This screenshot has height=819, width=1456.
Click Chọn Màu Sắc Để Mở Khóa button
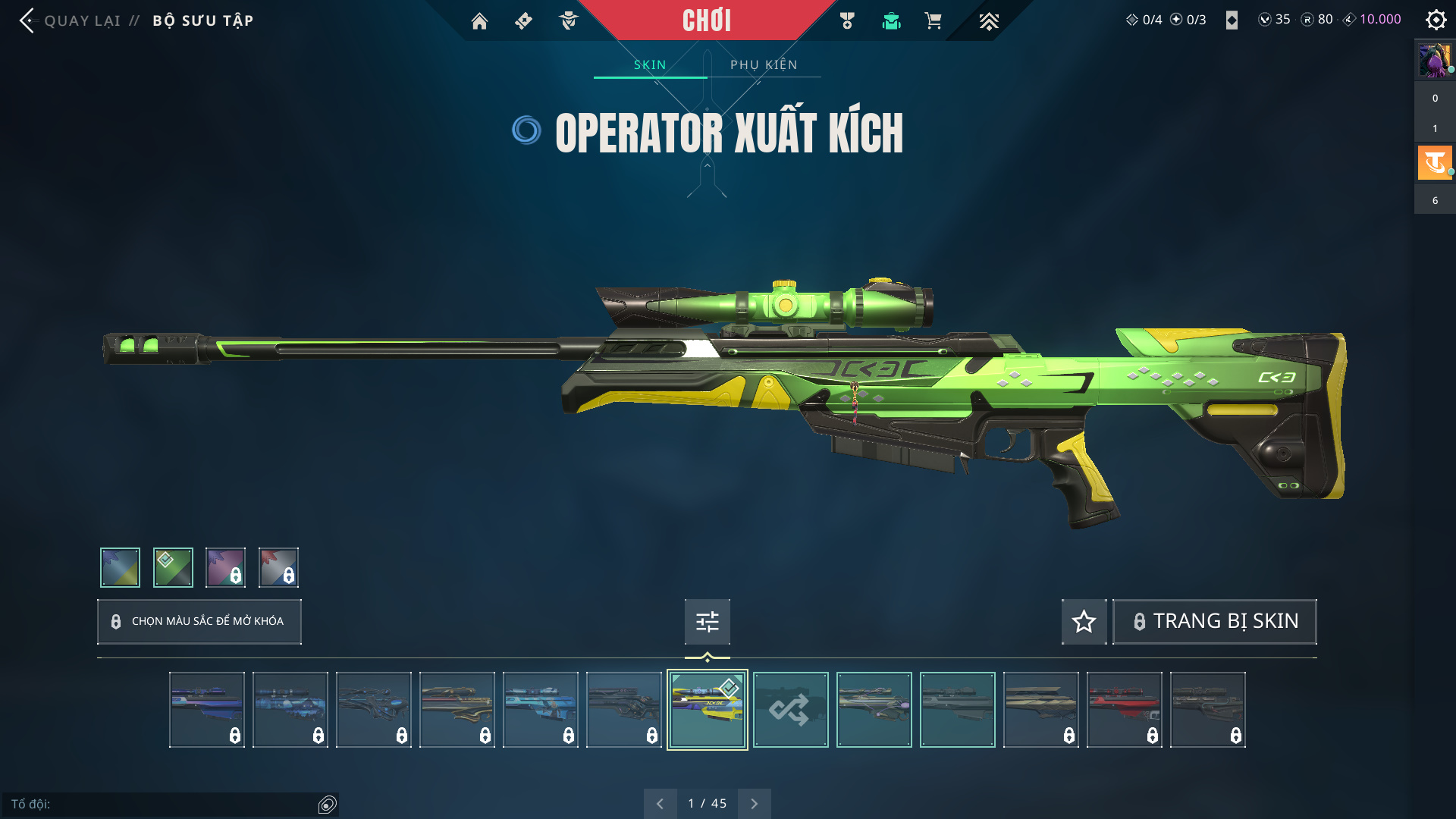199,622
